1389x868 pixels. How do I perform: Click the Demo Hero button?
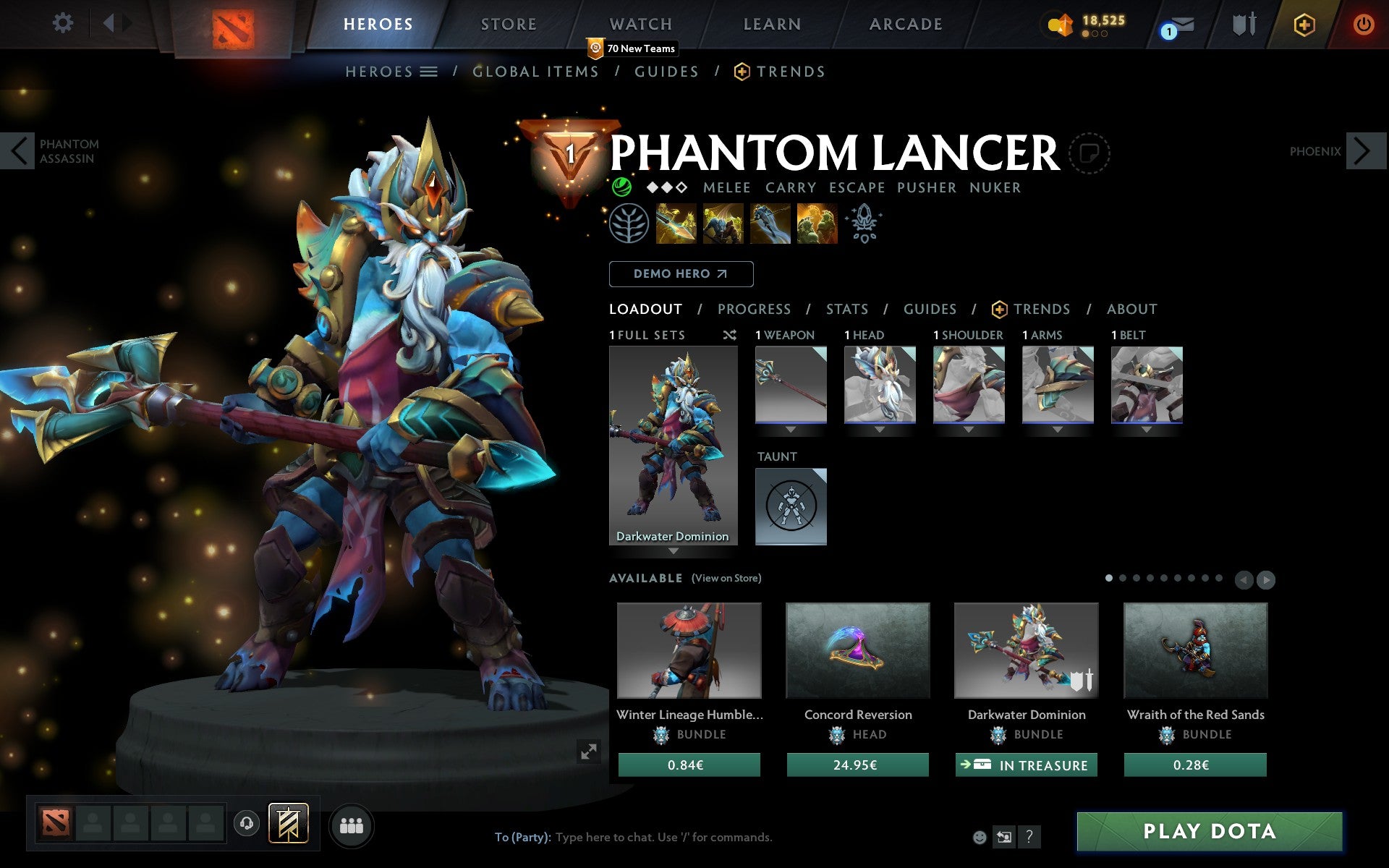click(681, 273)
